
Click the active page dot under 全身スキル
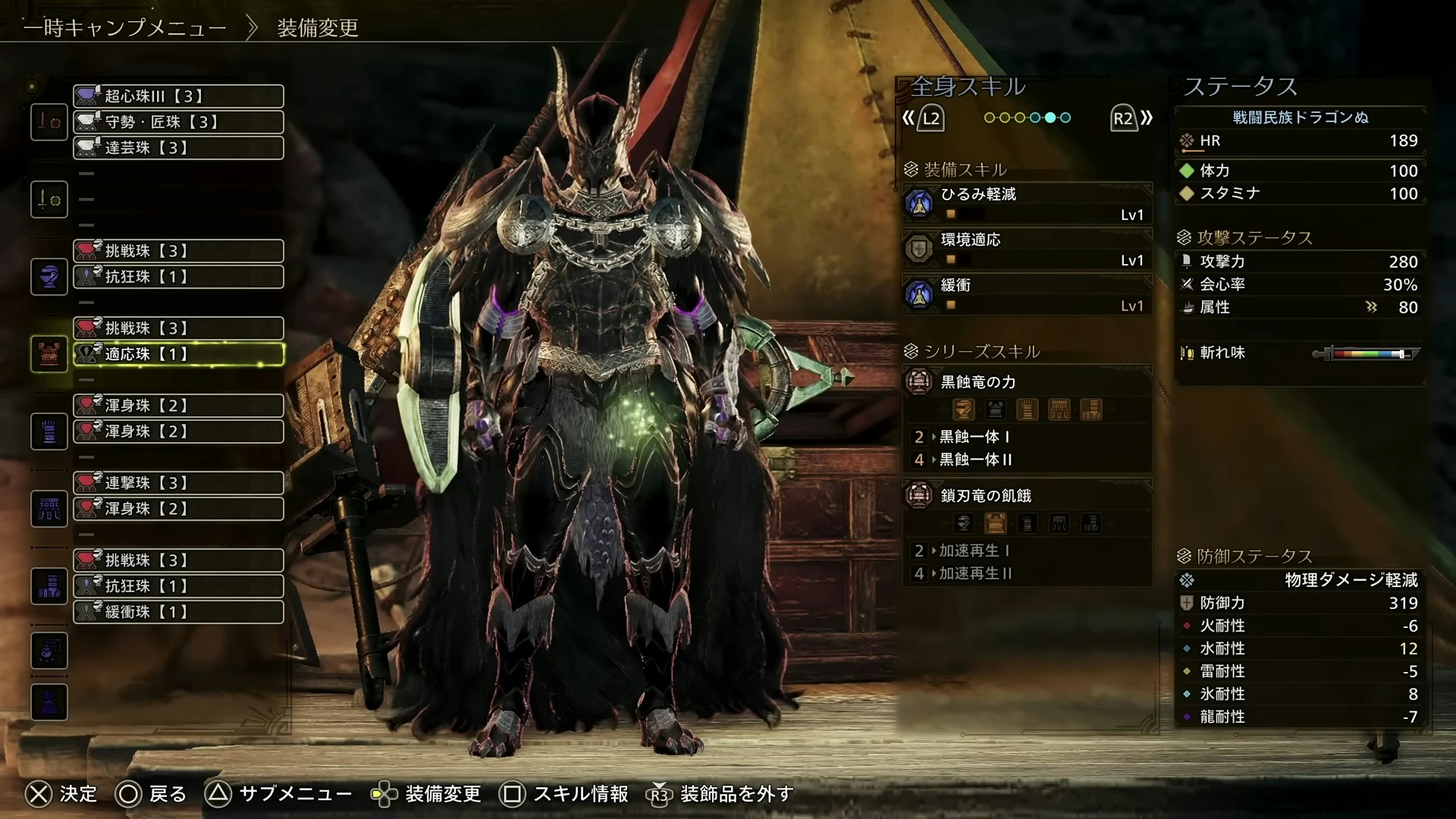(x=1050, y=118)
